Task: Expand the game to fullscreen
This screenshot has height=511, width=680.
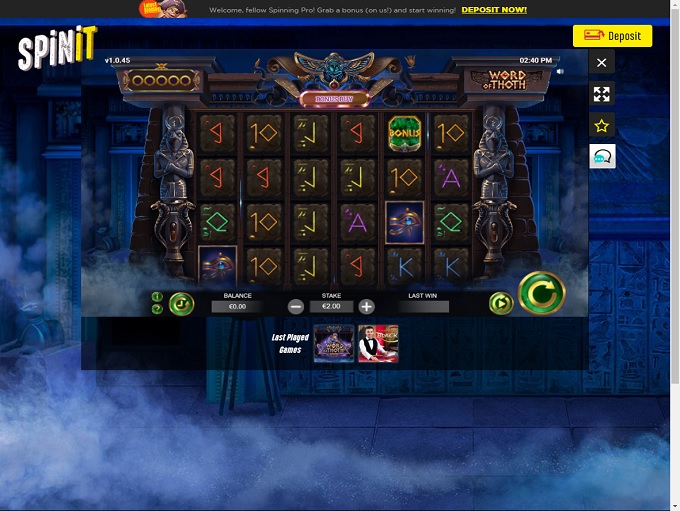Action: coord(601,94)
